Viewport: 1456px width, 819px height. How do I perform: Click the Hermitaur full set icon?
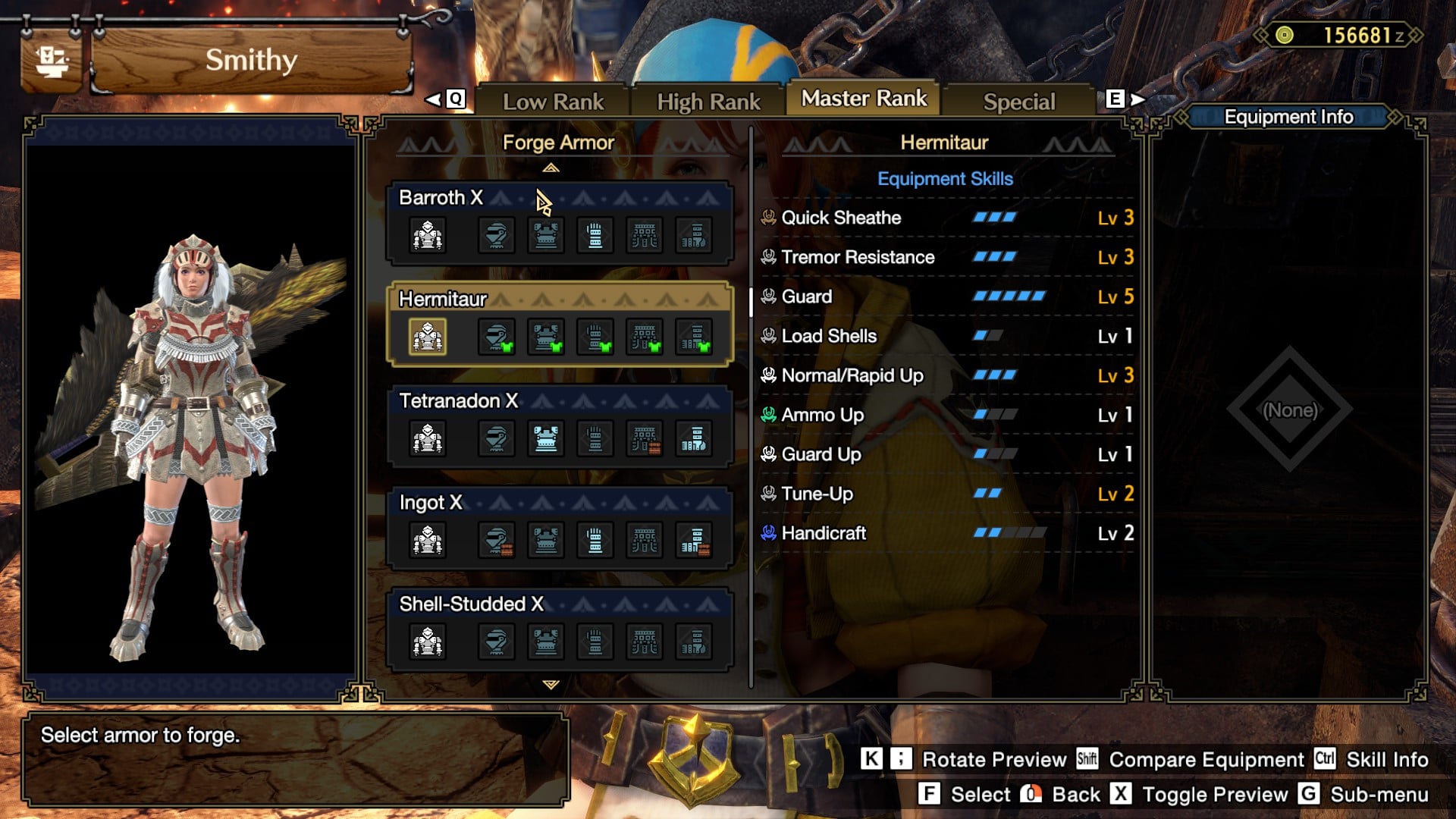pyautogui.click(x=428, y=337)
